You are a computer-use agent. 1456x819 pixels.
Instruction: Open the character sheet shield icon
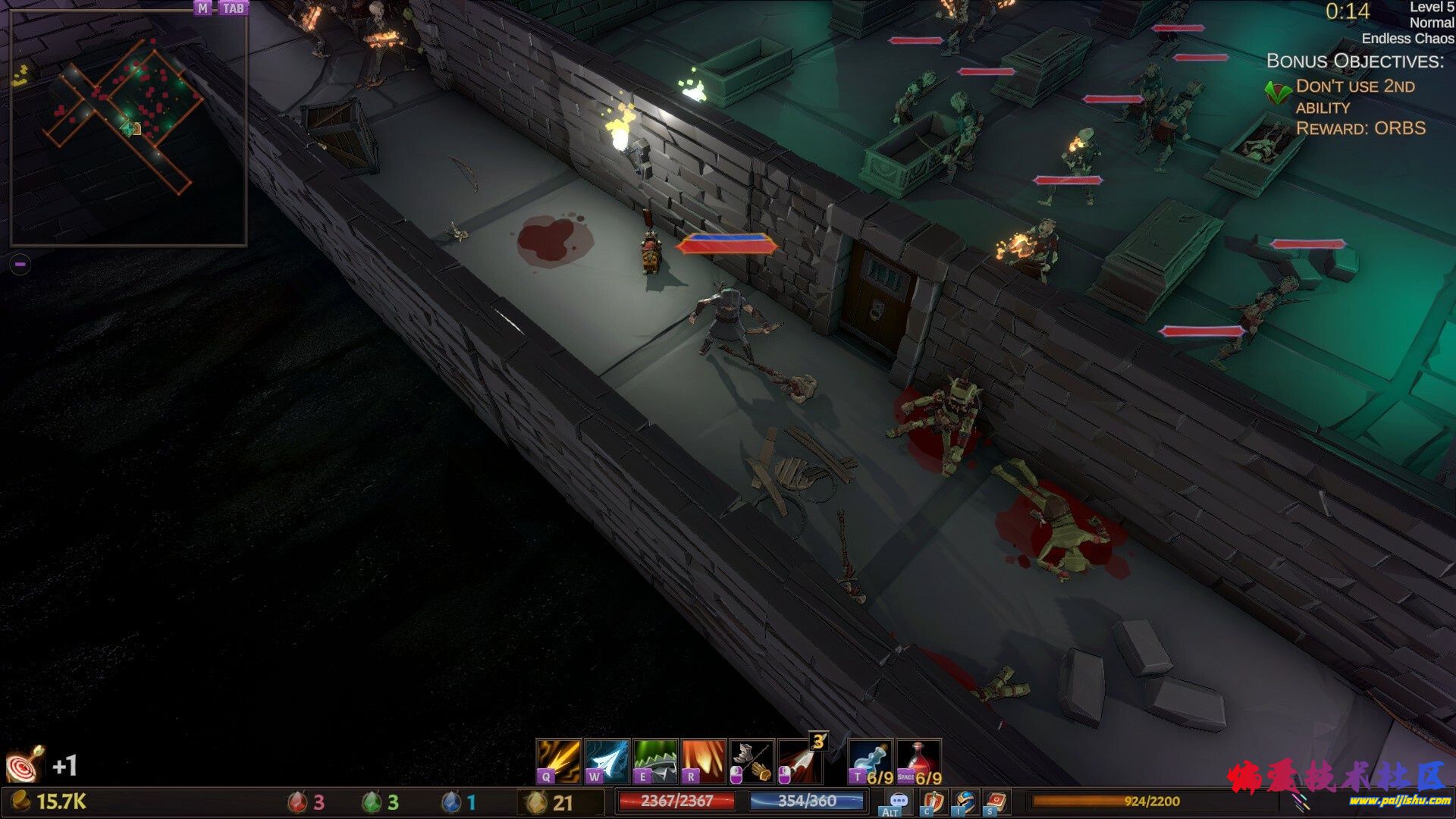tap(933, 802)
